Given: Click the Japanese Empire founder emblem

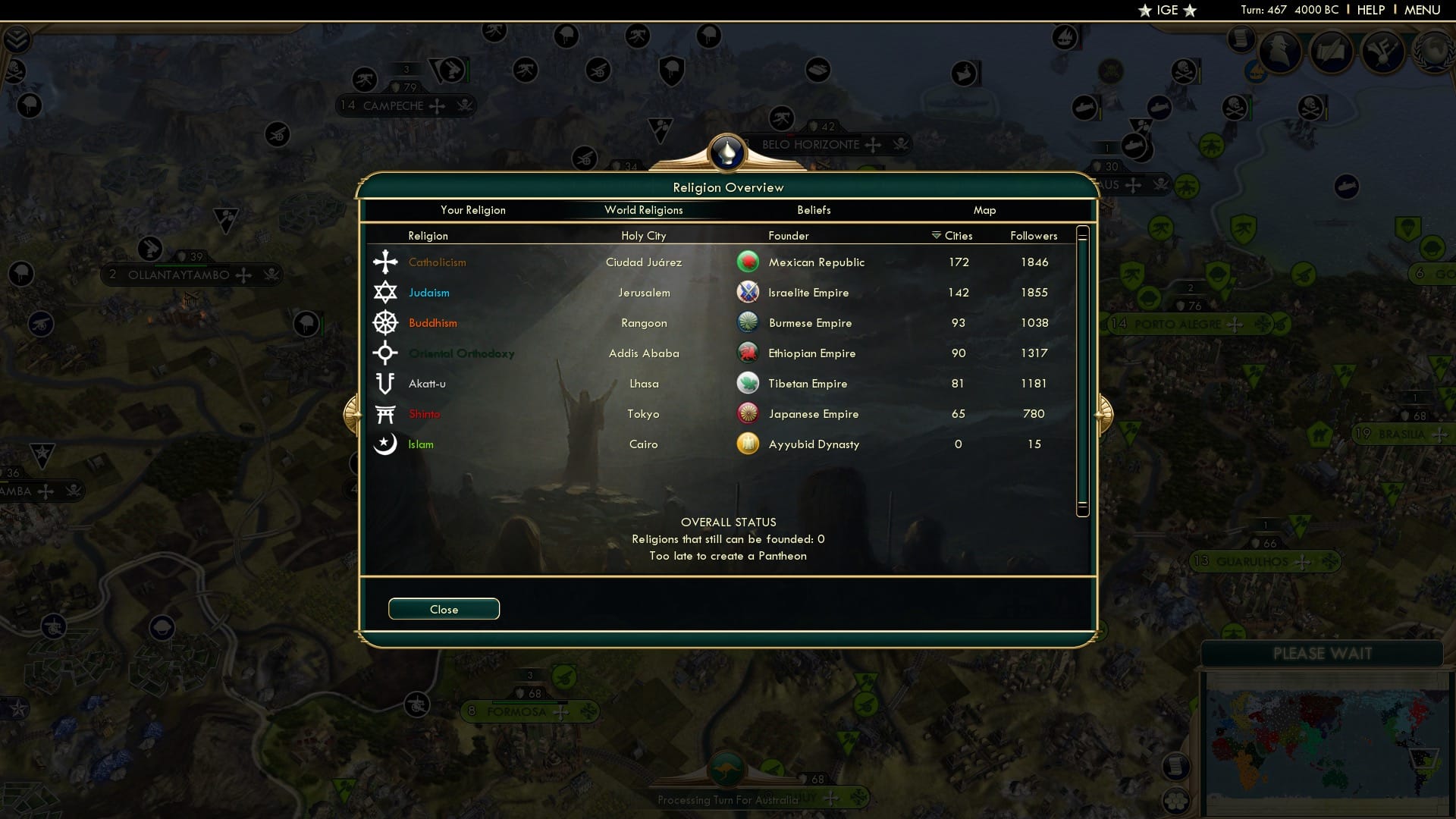Looking at the screenshot, I should tap(749, 413).
